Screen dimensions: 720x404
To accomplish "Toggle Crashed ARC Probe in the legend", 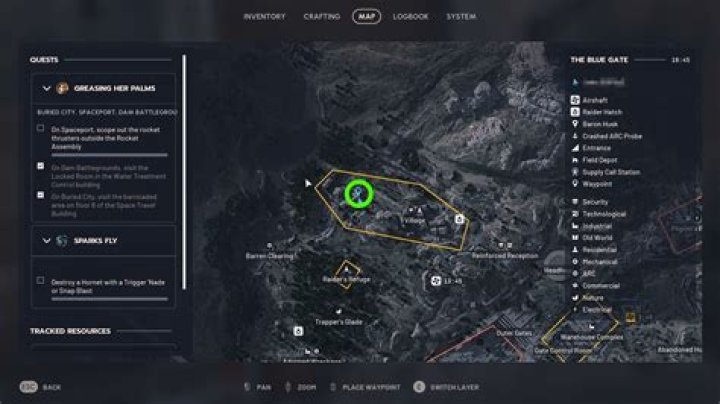I will click(x=614, y=135).
